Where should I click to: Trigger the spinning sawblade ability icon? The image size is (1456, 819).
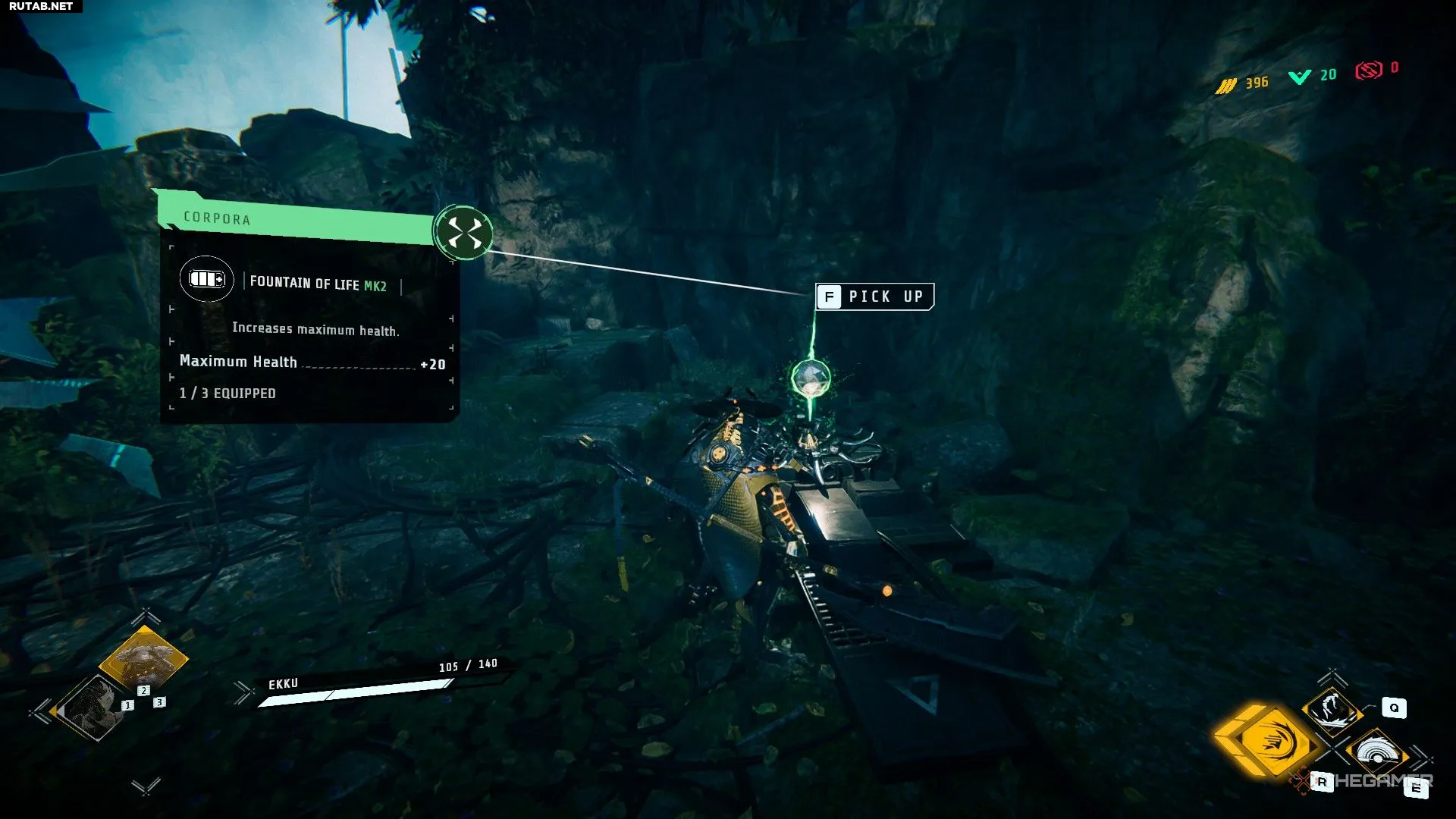(1376, 753)
